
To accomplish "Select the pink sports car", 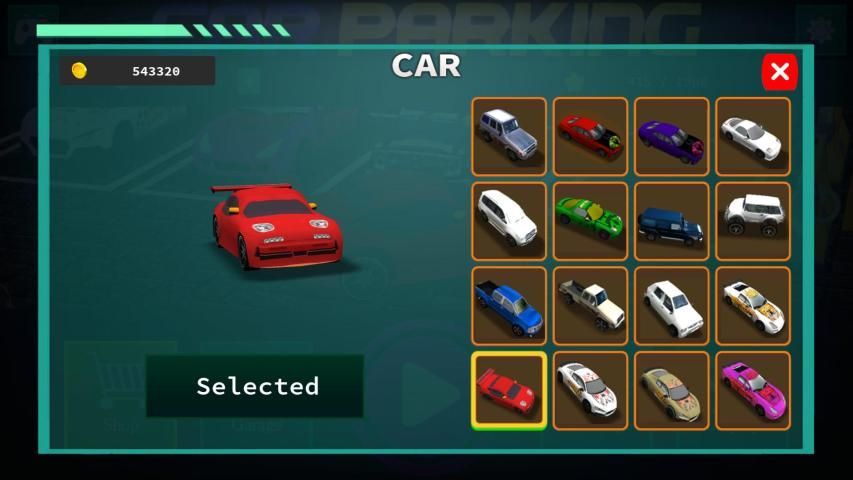I will (x=753, y=390).
